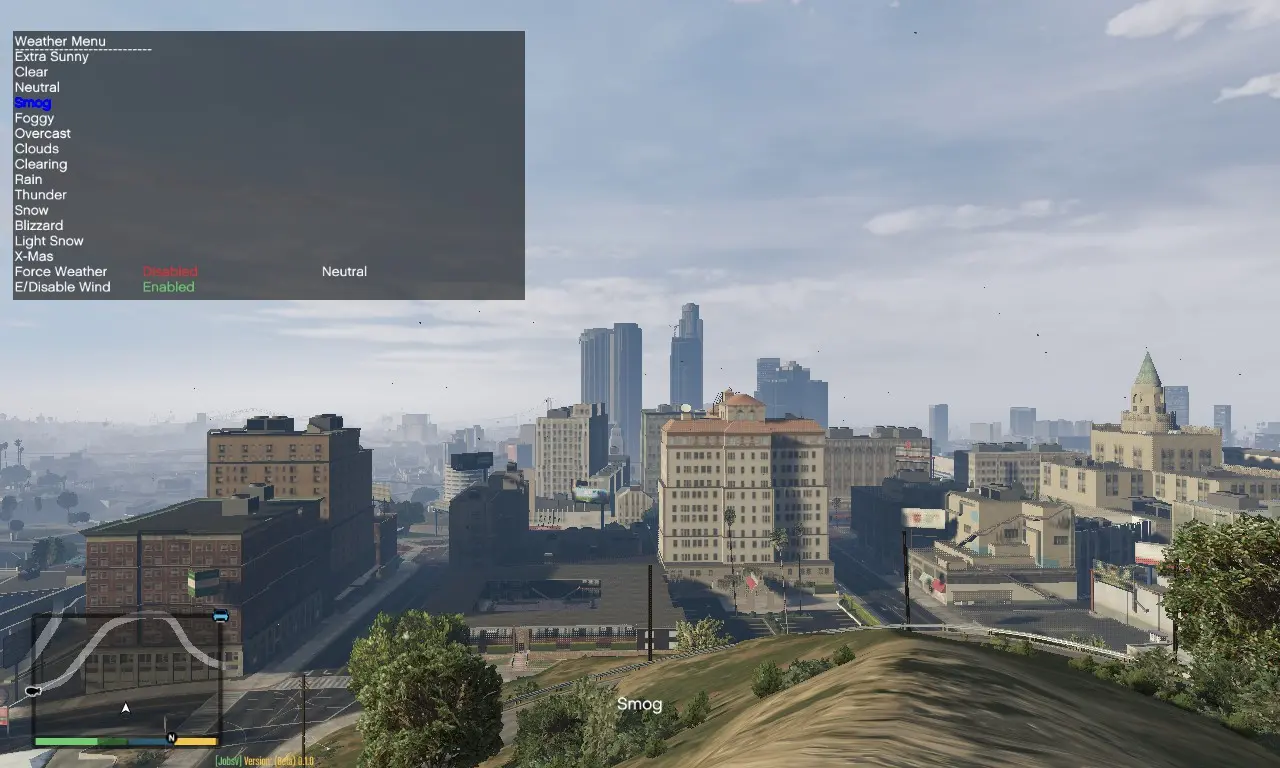
Task: Disable the wind via E/Disable Wind
Action: 168,287
